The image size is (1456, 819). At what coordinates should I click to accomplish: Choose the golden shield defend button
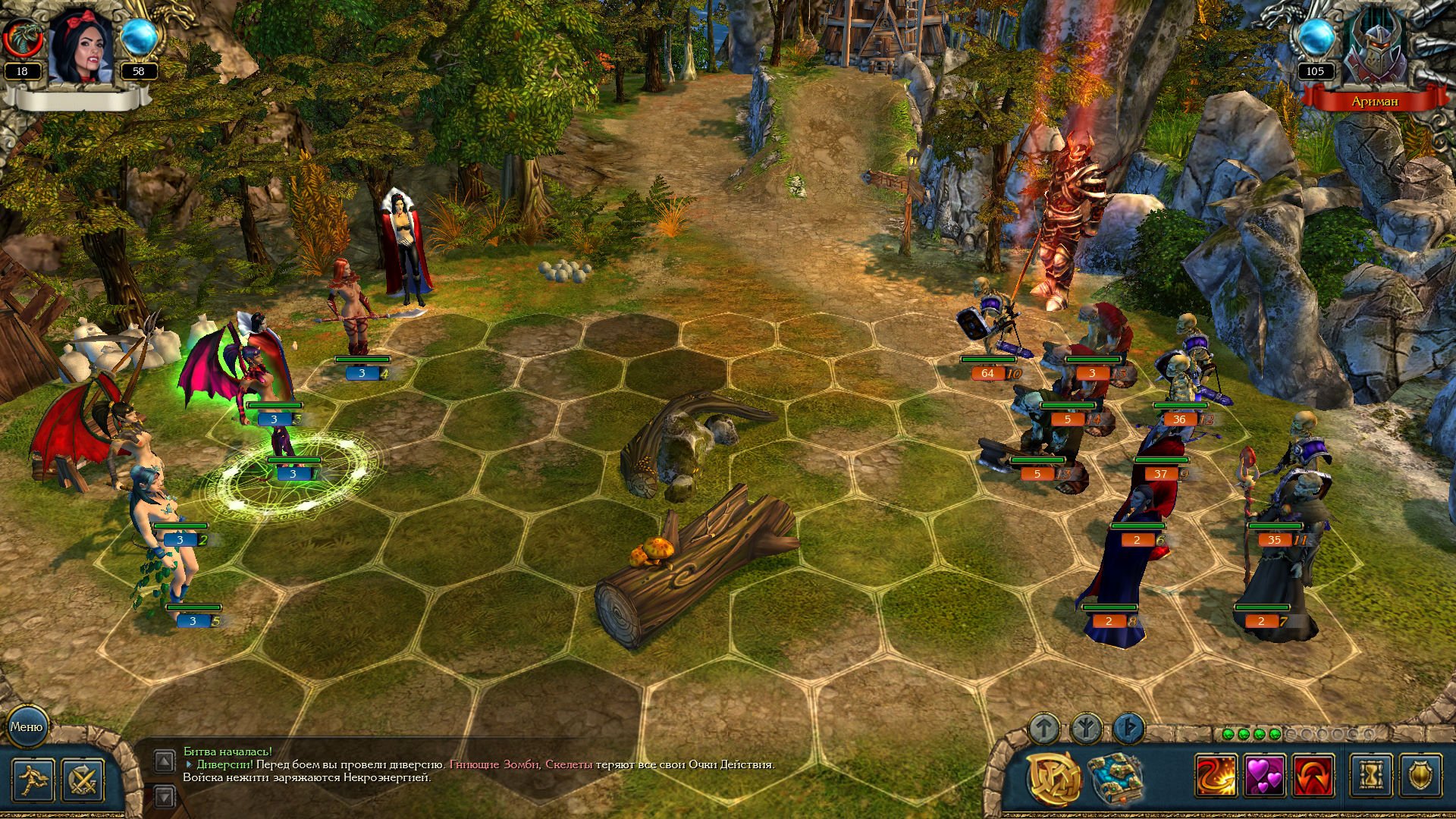click(1420, 776)
